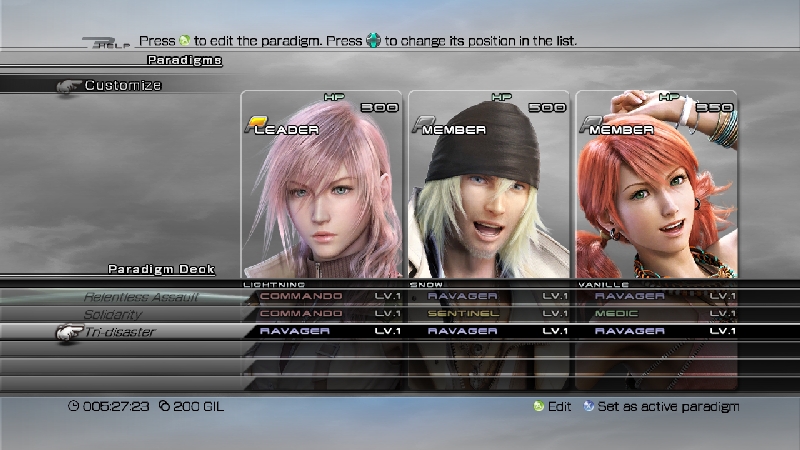
Task: Select Vanille's member portrait card
Action: tap(656, 185)
